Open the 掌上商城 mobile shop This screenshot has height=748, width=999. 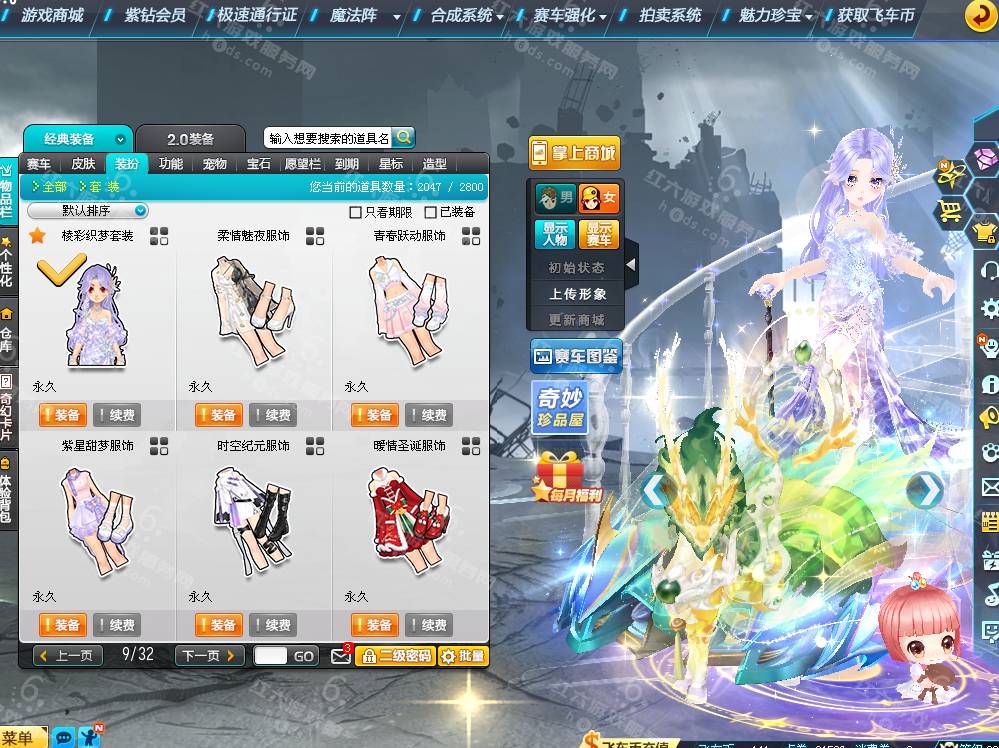click(x=574, y=154)
